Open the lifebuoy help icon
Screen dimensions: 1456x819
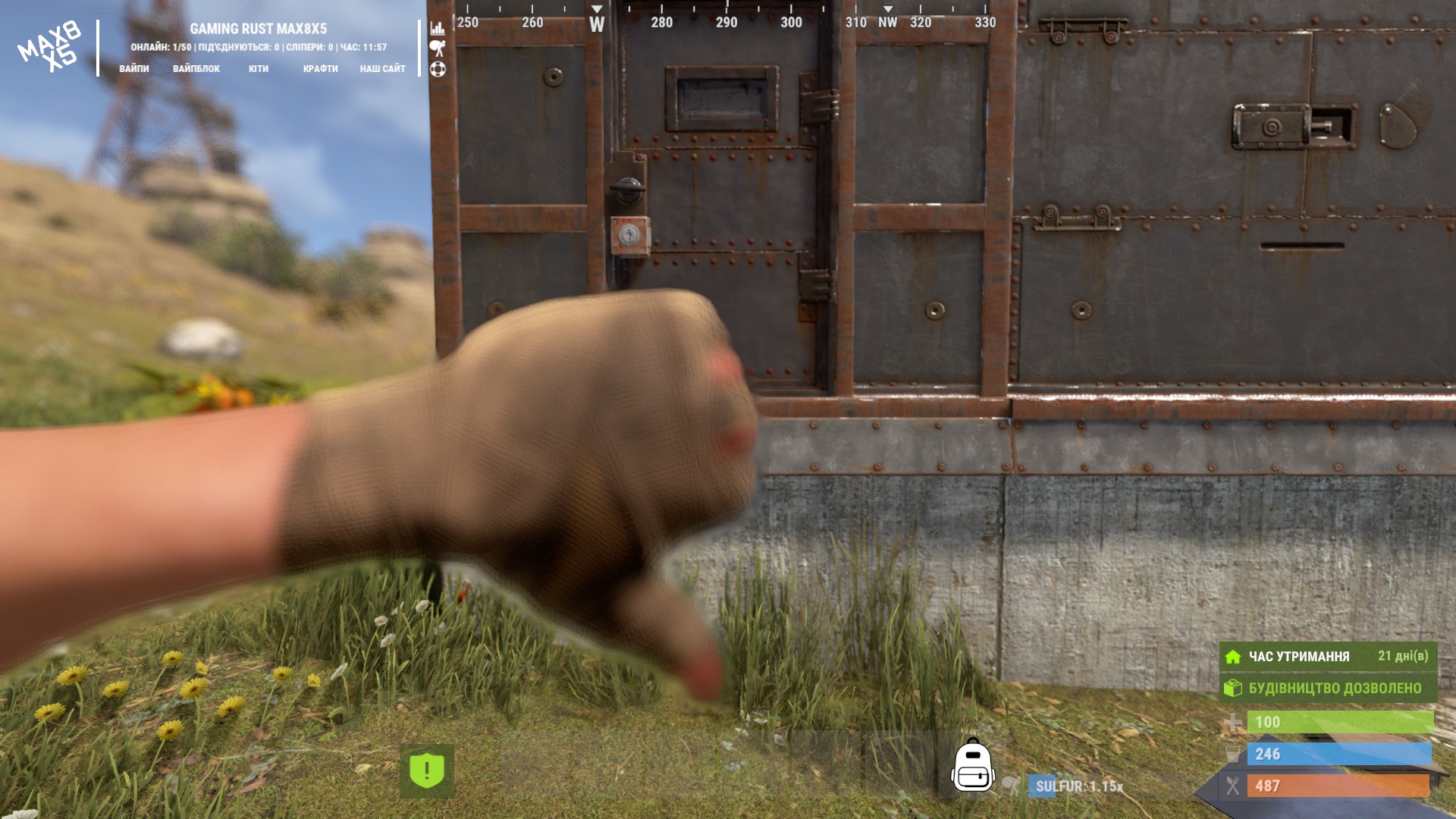438,69
